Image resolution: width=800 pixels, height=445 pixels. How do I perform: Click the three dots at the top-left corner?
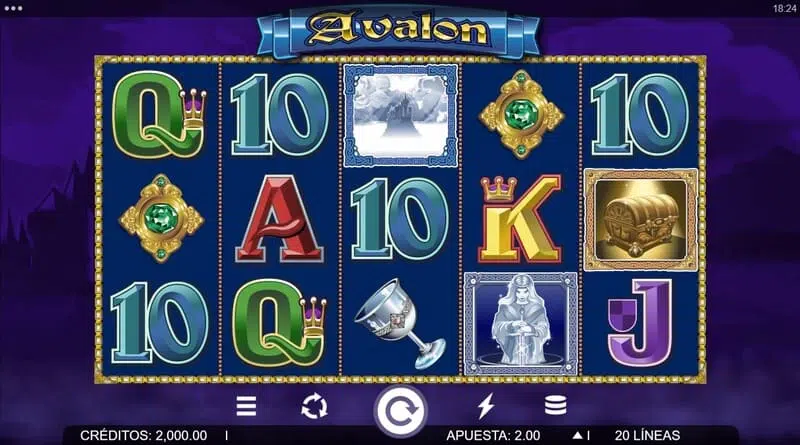click(x=13, y=7)
